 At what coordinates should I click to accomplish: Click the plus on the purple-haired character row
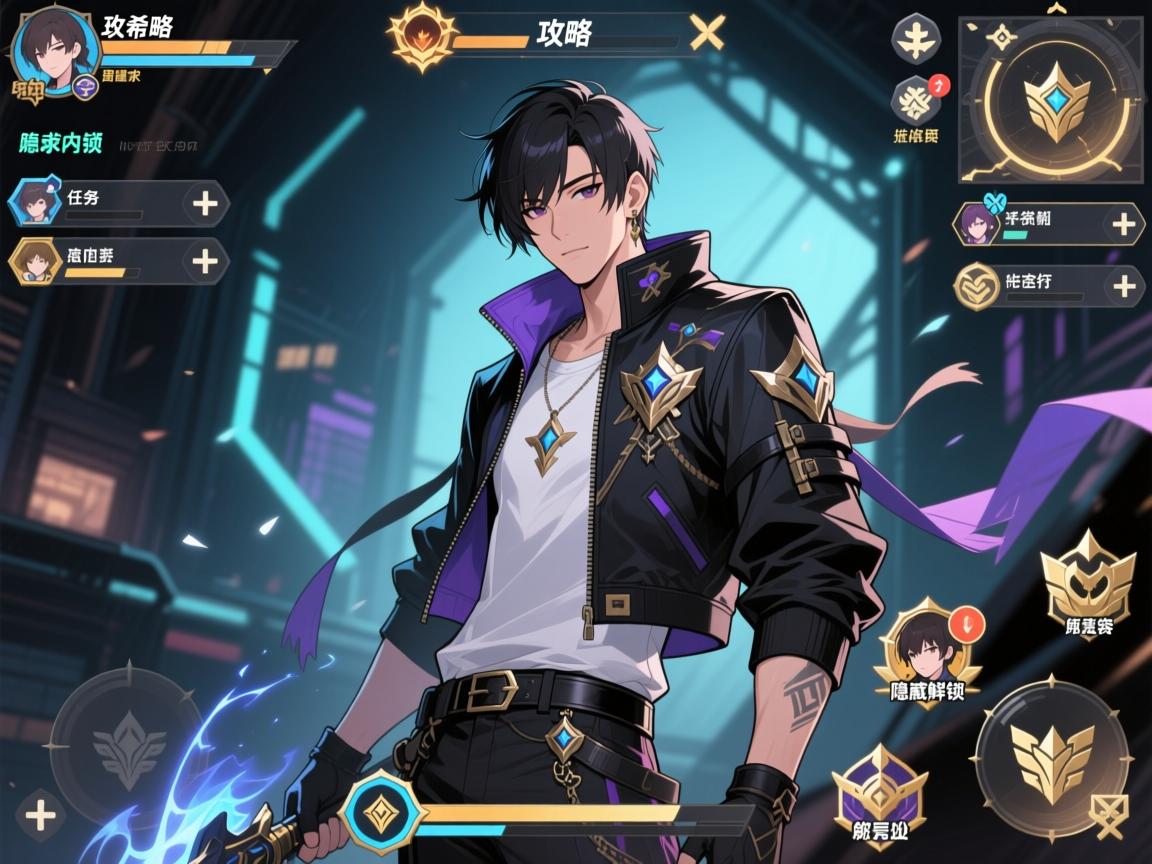1123,224
